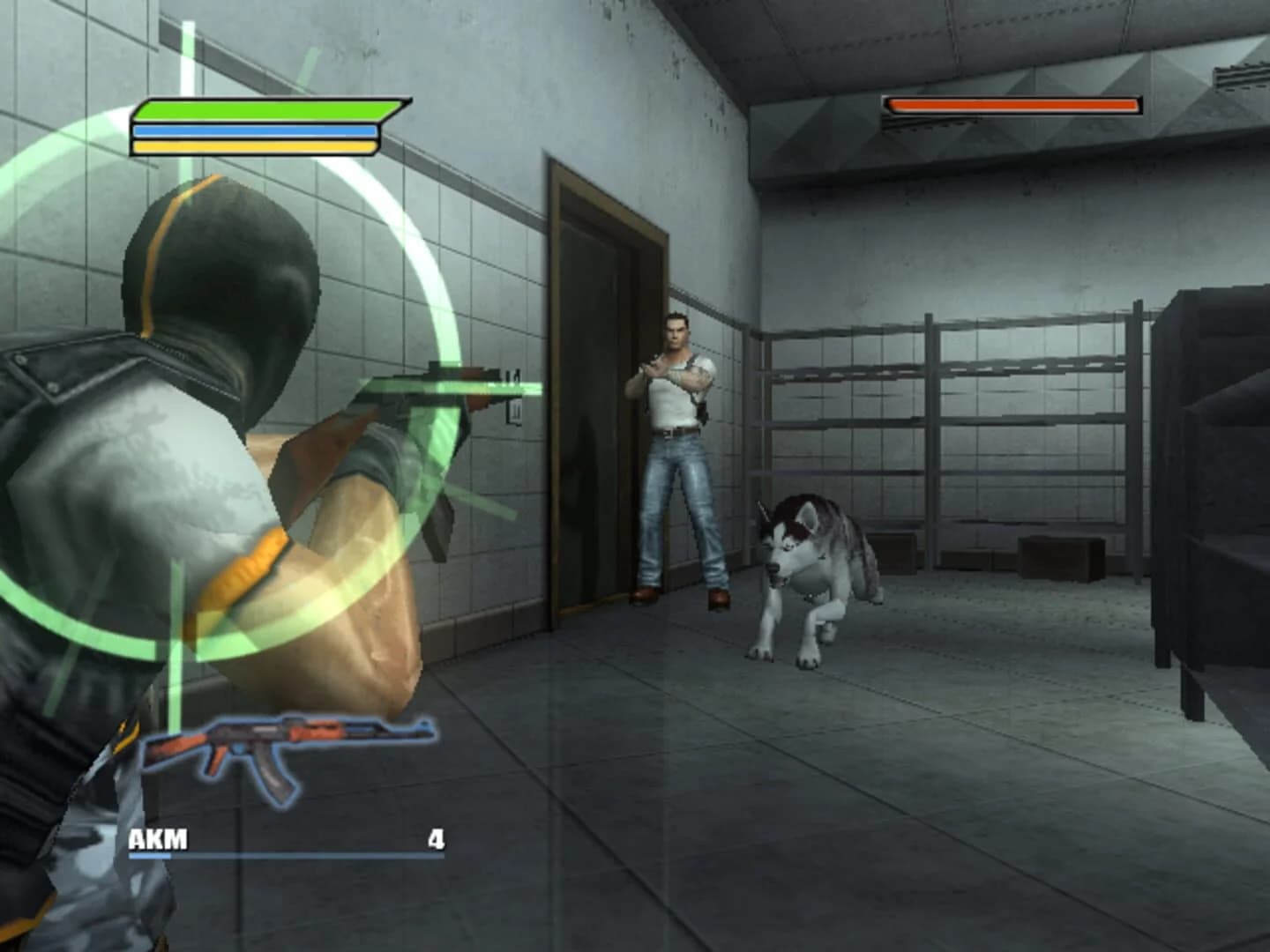
Task: Toggle the blue armor bar under the health bar
Action: [x=256, y=129]
